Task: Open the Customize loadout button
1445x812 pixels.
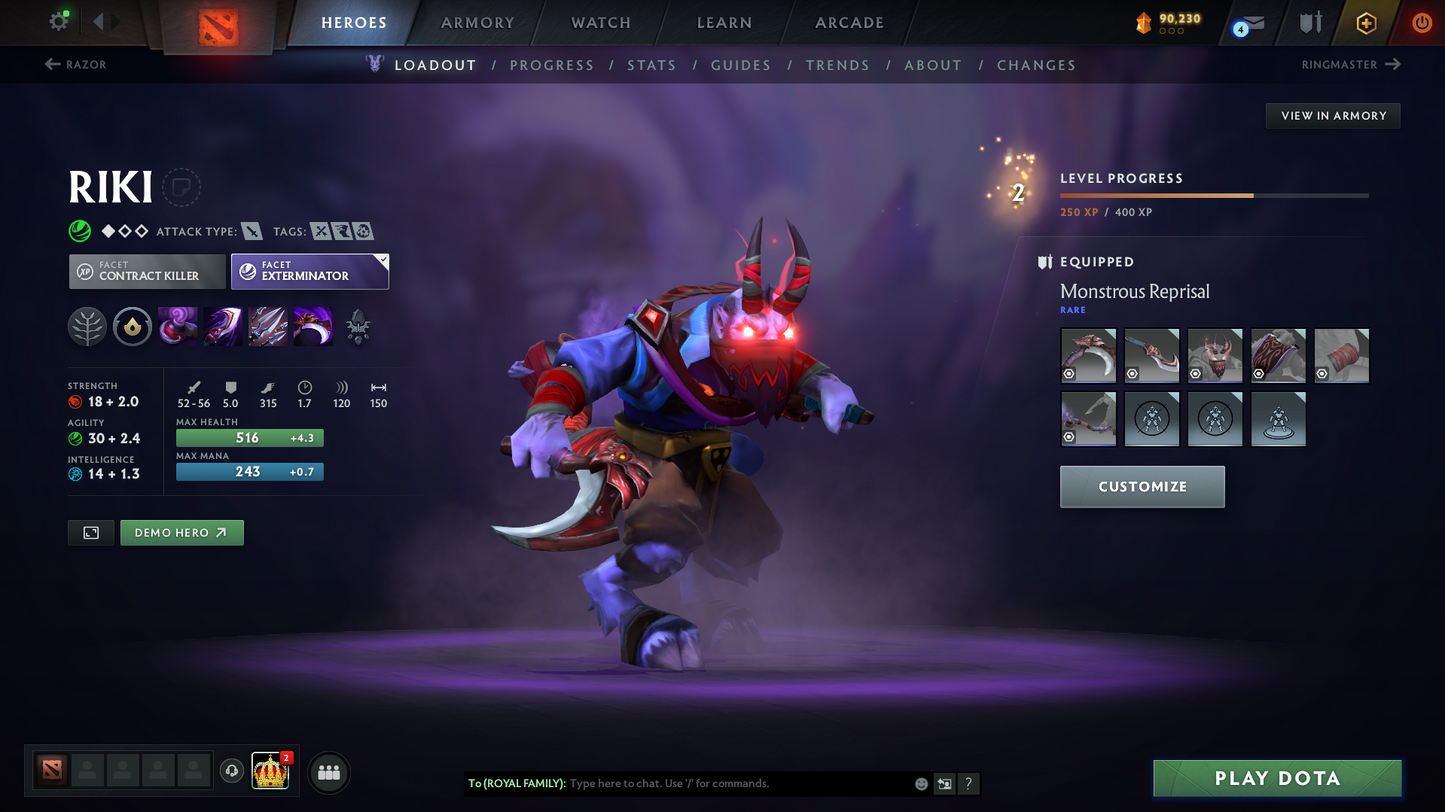Action: (1142, 487)
